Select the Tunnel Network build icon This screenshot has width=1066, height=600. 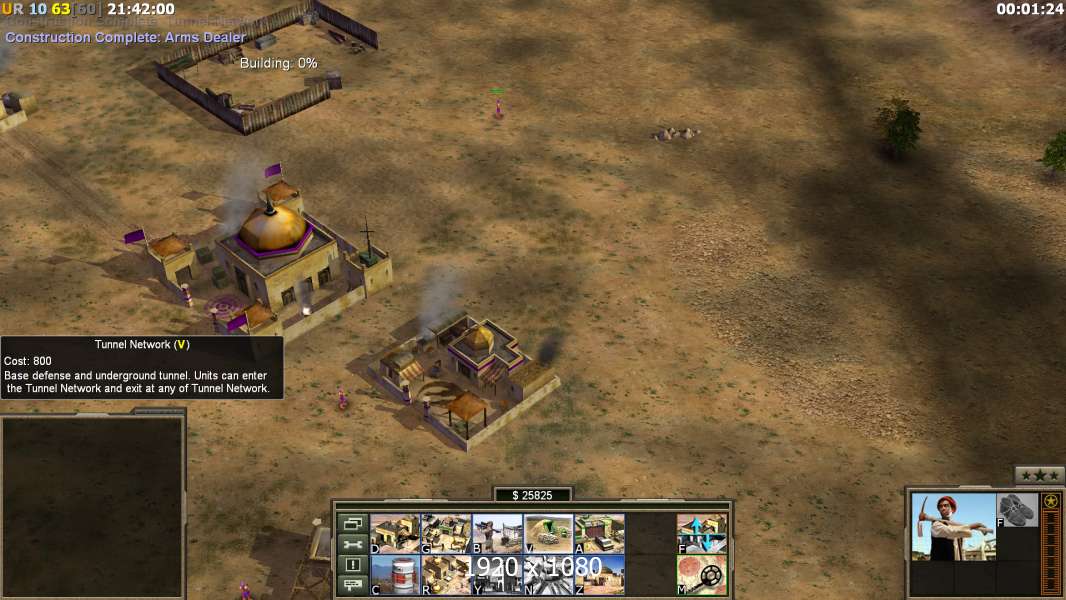coord(549,533)
